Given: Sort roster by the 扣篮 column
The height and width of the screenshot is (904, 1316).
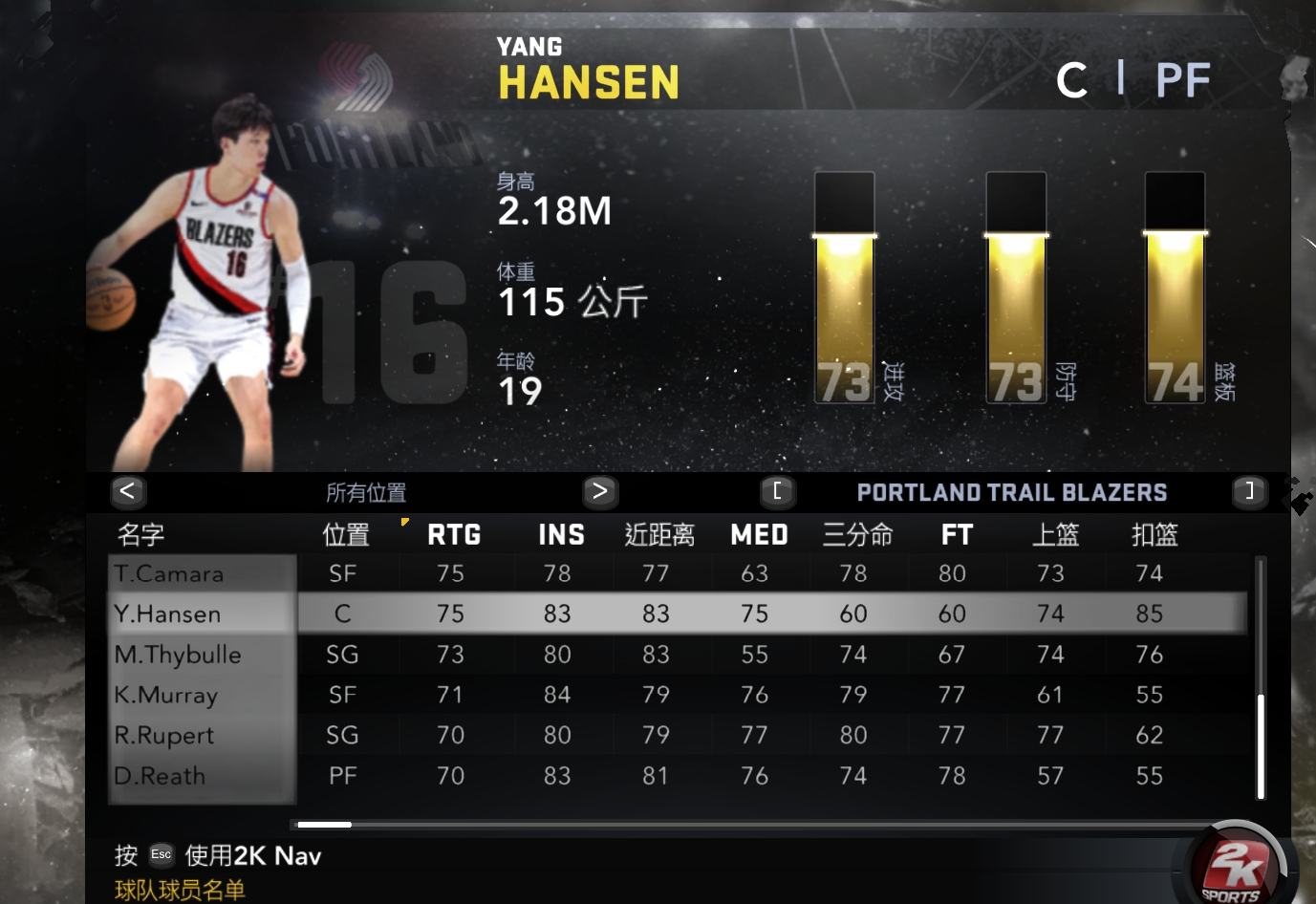Looking at the screenshot, I should pos(1154,535).
